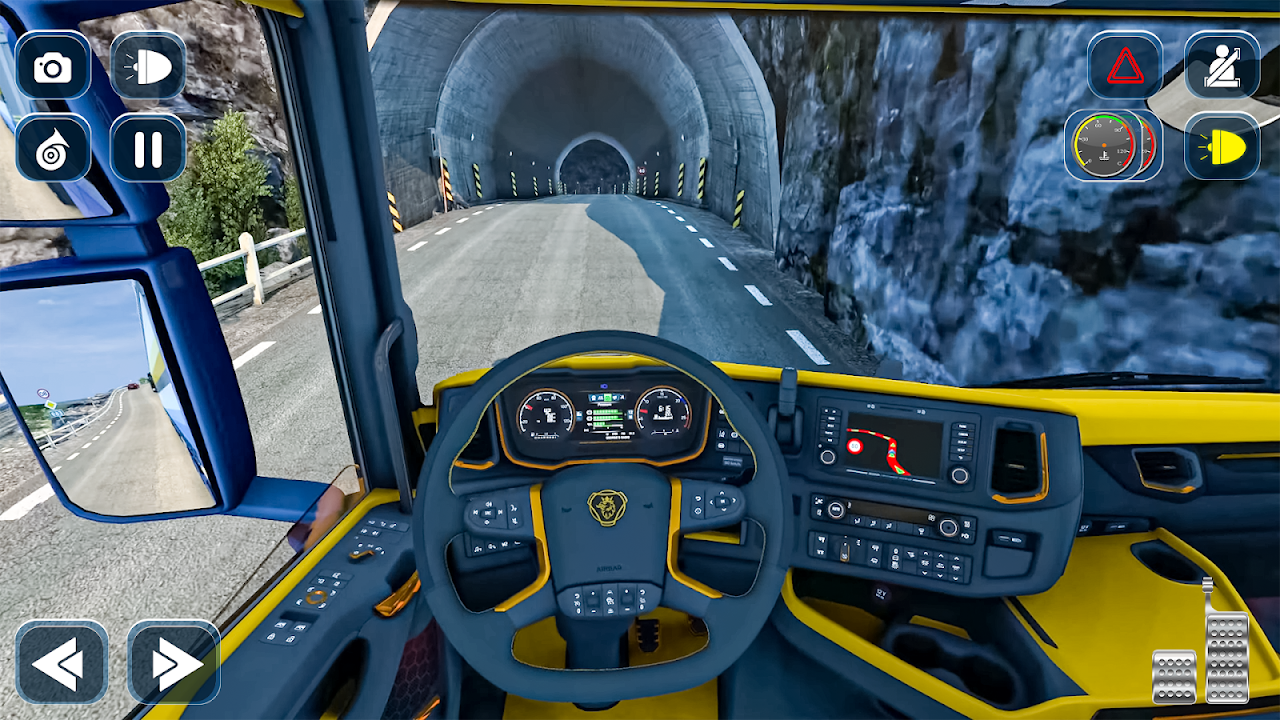Steer left with the left arrow
This screenshot has height=720, width=1280.
61,663
